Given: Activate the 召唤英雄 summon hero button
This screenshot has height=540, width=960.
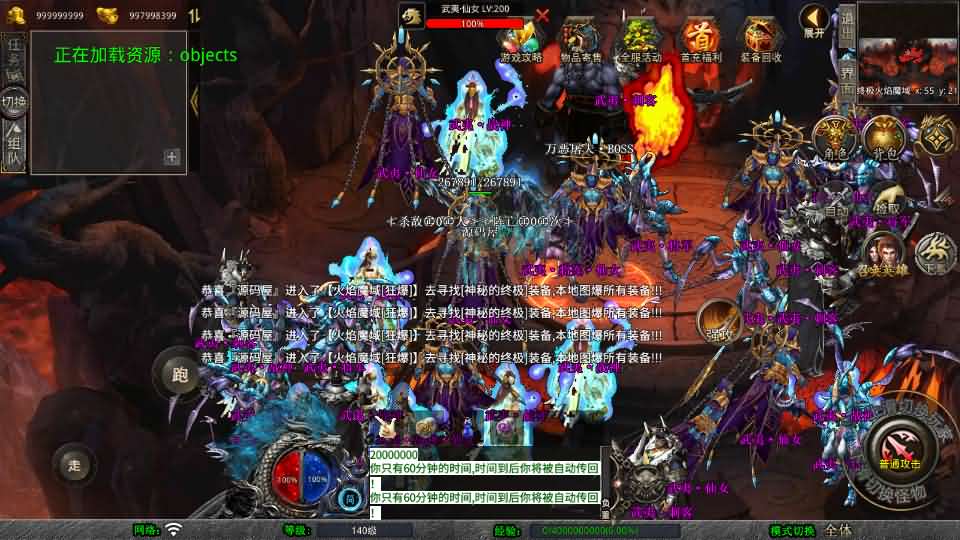Looking at the screenshot, I should point(883,251).
